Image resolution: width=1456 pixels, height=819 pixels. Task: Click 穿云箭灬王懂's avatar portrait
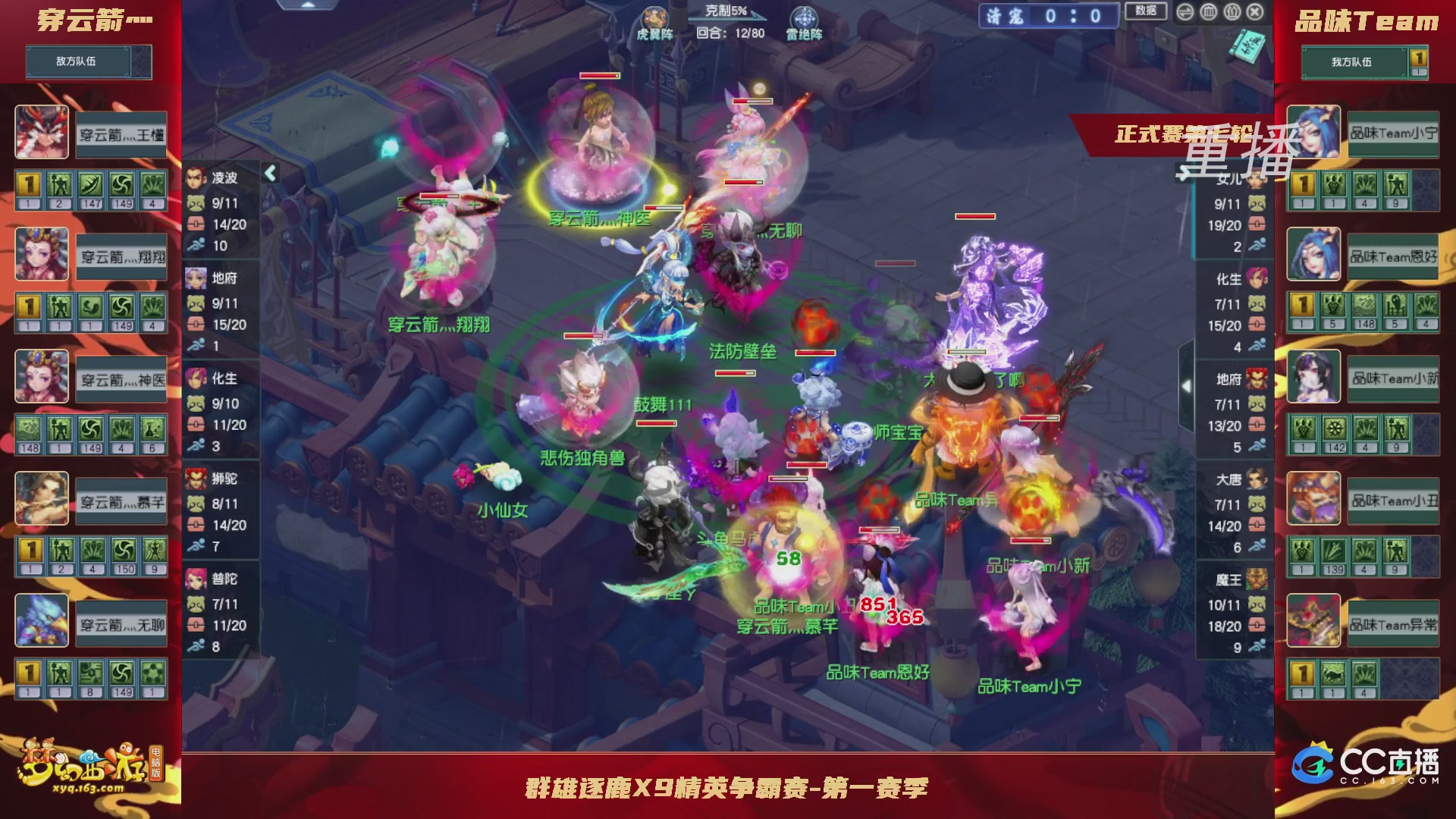[x=42, y=133]
